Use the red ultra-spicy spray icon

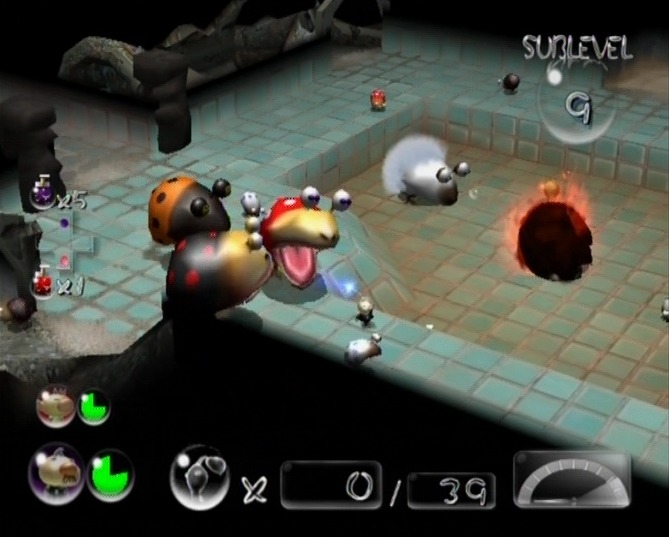click(x=41, y=282)
